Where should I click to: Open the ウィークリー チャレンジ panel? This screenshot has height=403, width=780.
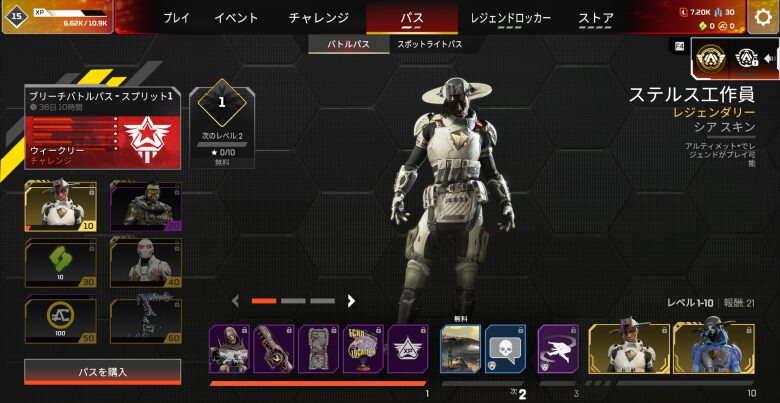pyautogui.click(x=103, y=141)
